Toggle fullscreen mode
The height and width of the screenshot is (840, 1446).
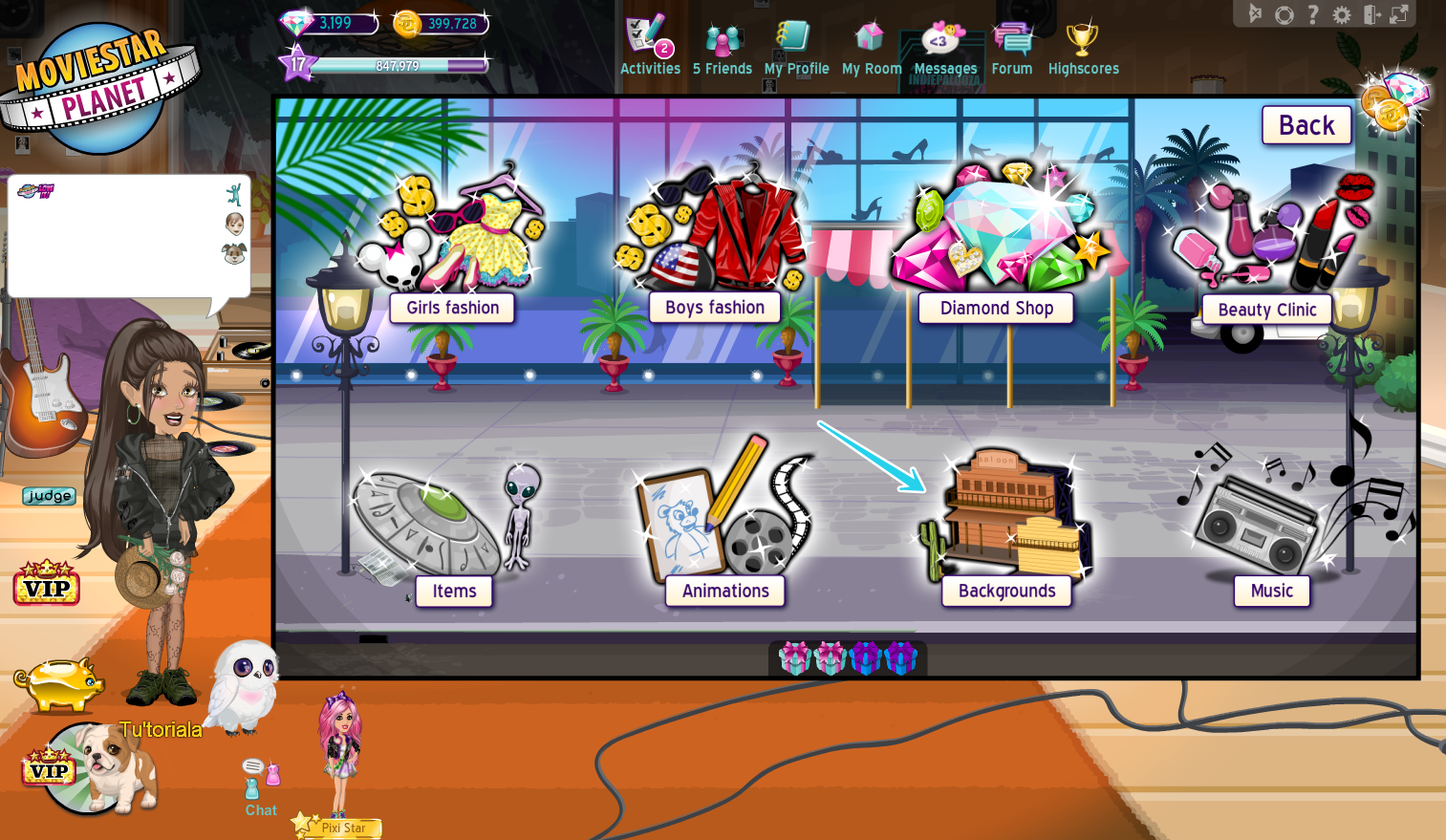pos(1402,14)
